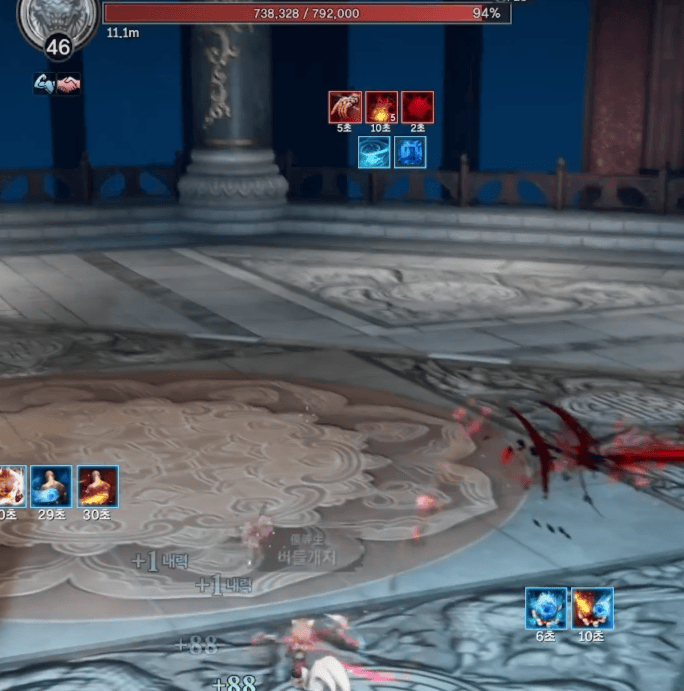Select the blue whirlwind buff icon
The image size is (684, 691).
374,152
